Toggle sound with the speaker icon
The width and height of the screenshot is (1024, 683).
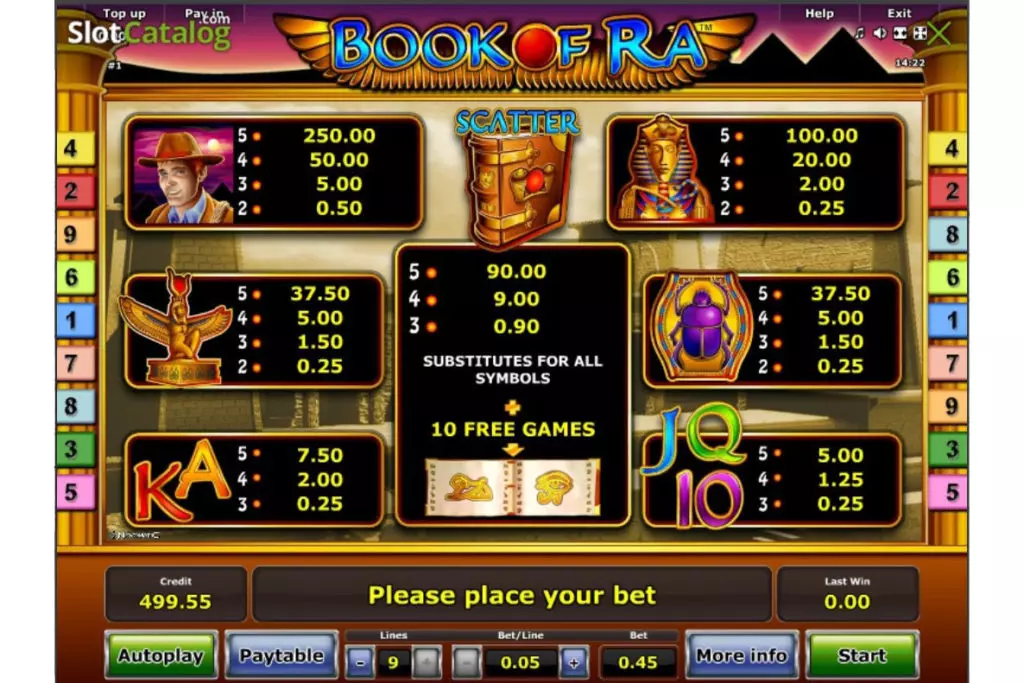(879, 33)
